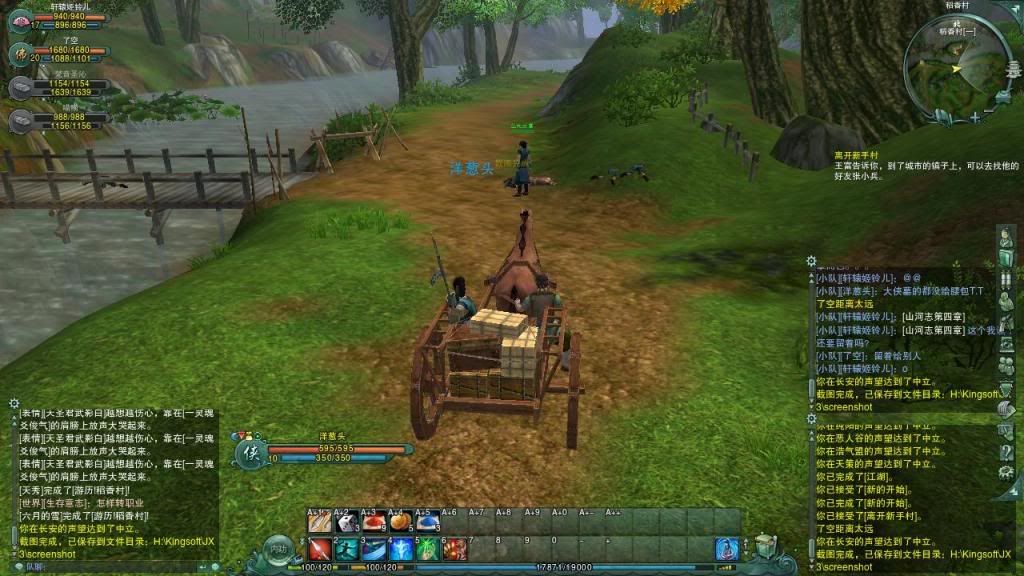The height and width of the screenshot is (576, 1024).
Task: Open the party chat settings gear
Action: (811, 262)
